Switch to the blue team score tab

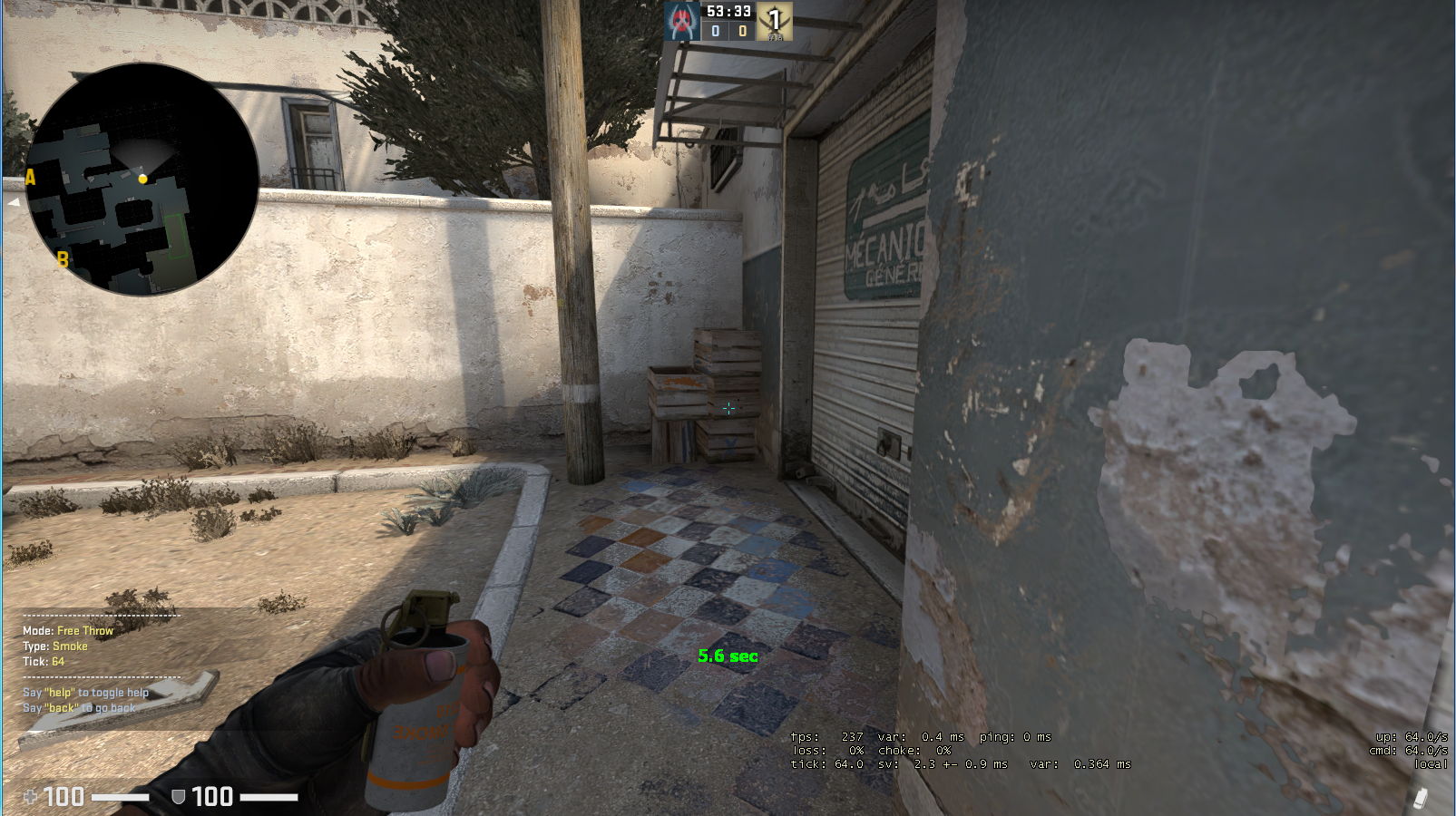[716, 31]
